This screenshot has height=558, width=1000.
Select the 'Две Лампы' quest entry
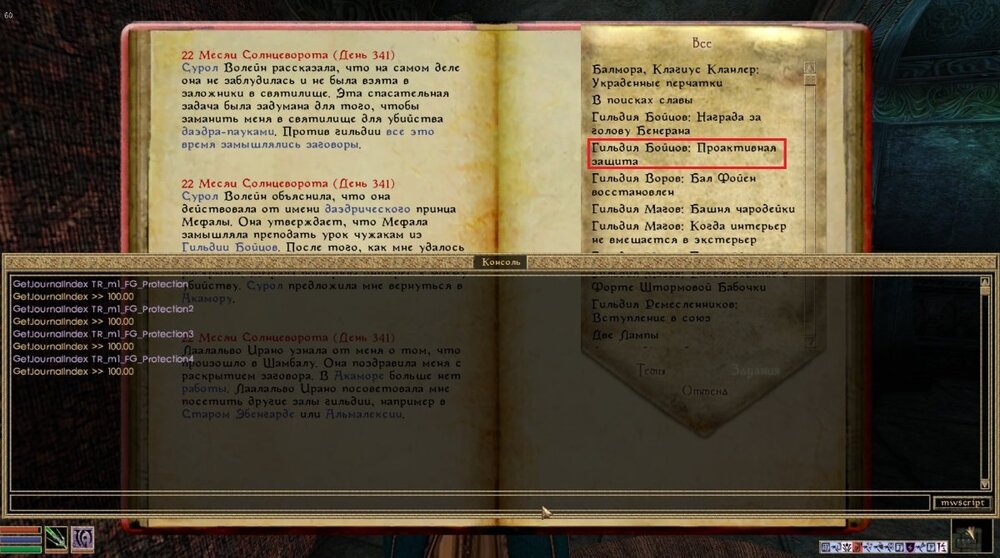(625, 335)
